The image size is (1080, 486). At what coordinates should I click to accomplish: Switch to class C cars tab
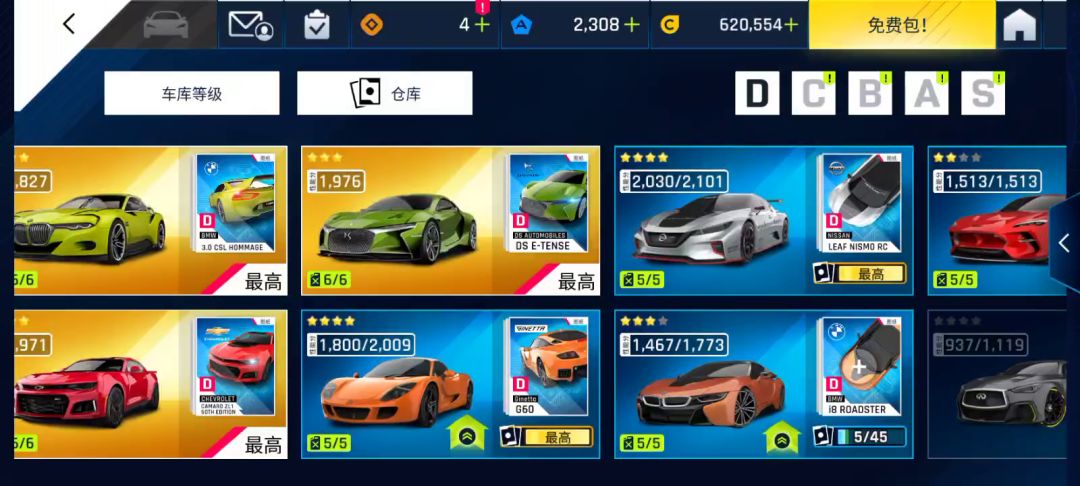tap(814, 94)
